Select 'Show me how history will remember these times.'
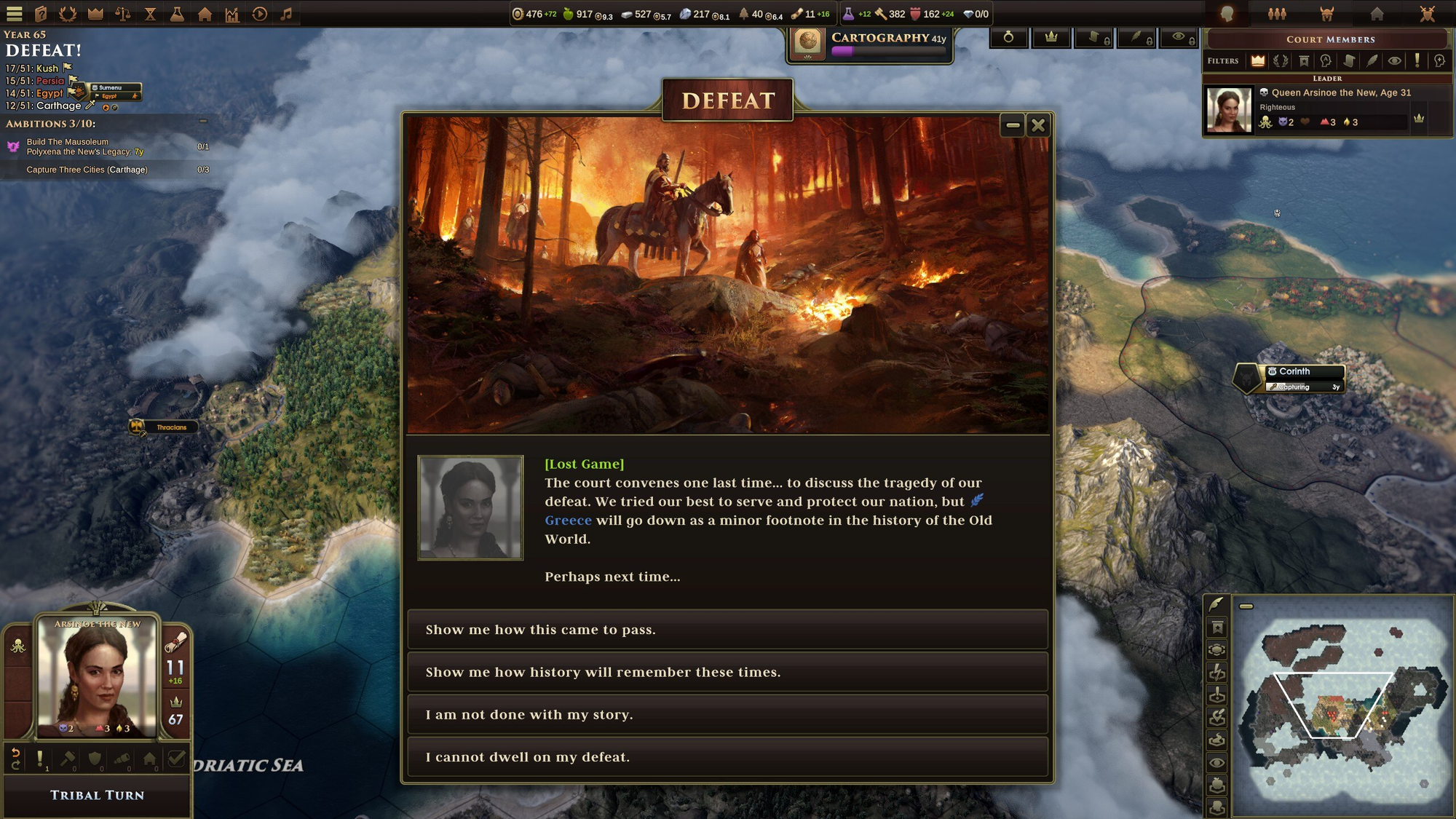1456x819 pixels. tap(727, 672)
